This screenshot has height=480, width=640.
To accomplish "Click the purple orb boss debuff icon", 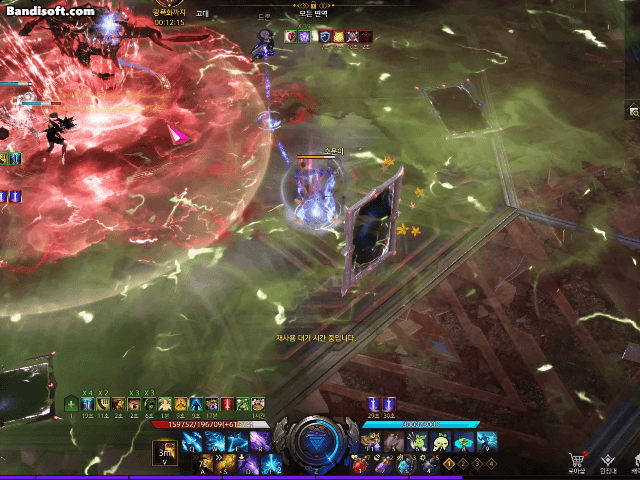I will pyautogui.click(x=304, y=37).
